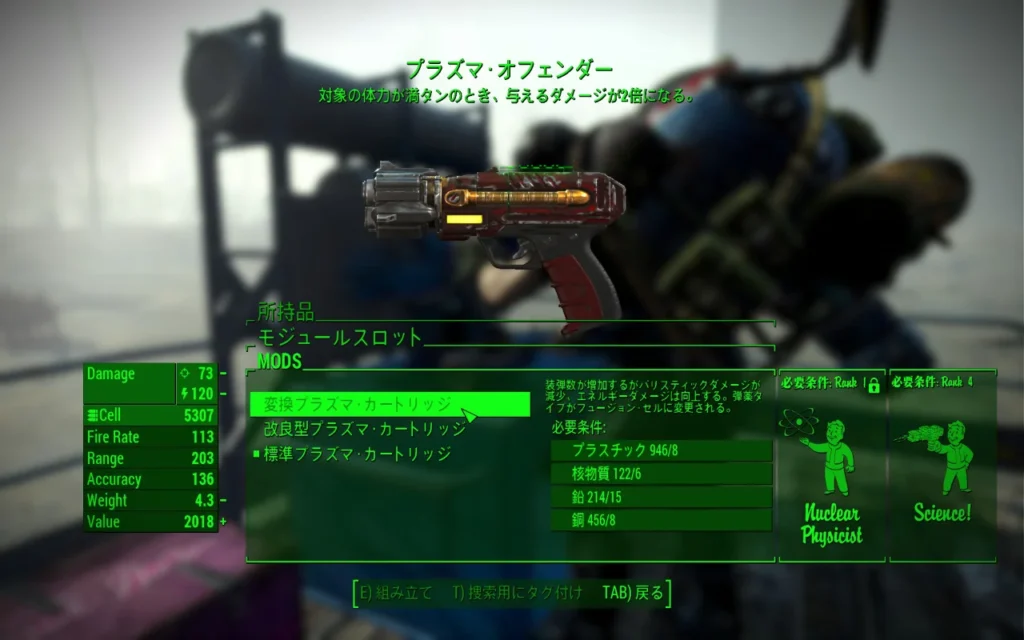Choose 改良型プラズマ・カートリッジ mod
The image size is (1024, 640).
[364, 429]
